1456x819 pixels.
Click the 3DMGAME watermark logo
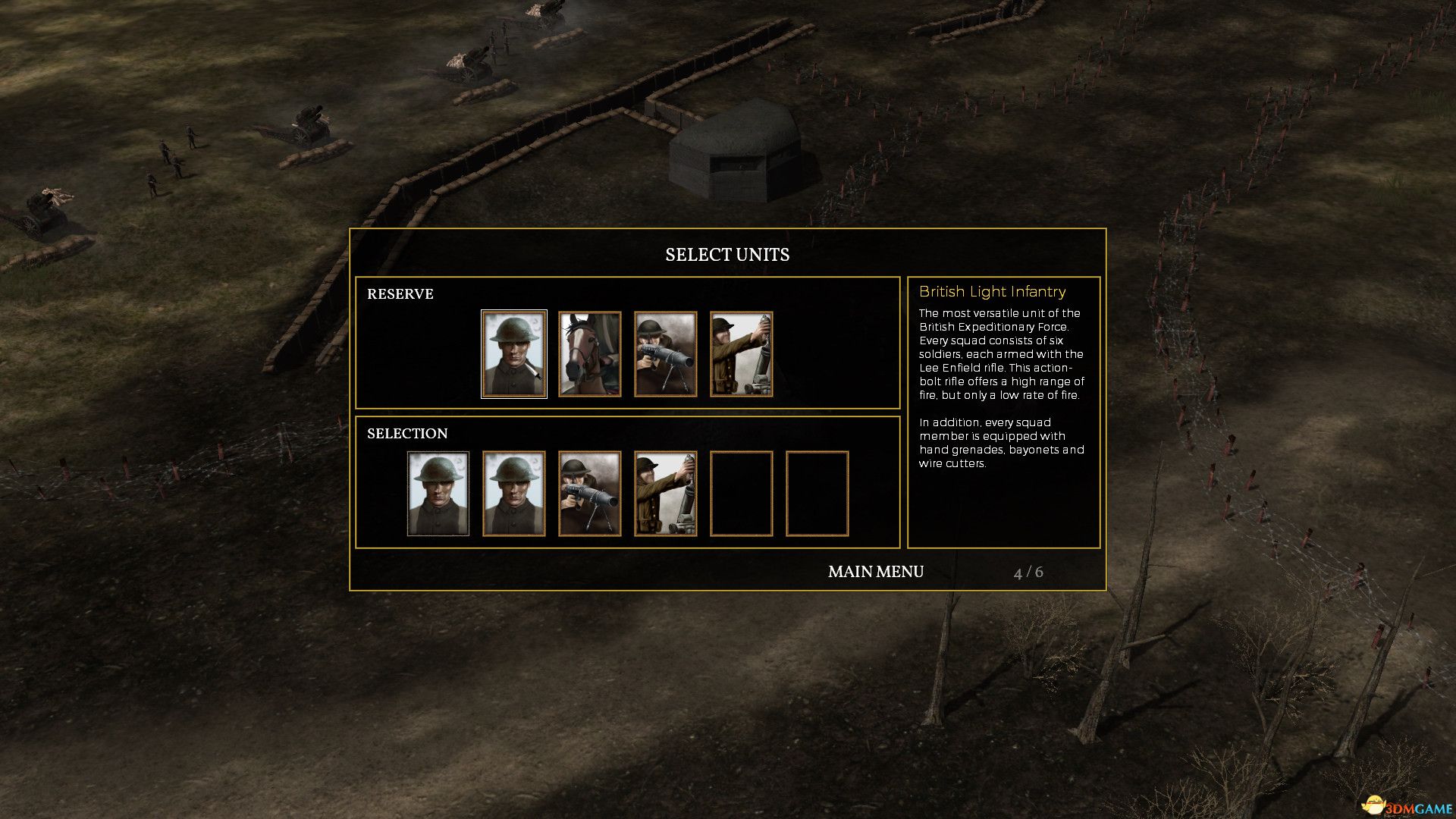(1405, 806)
